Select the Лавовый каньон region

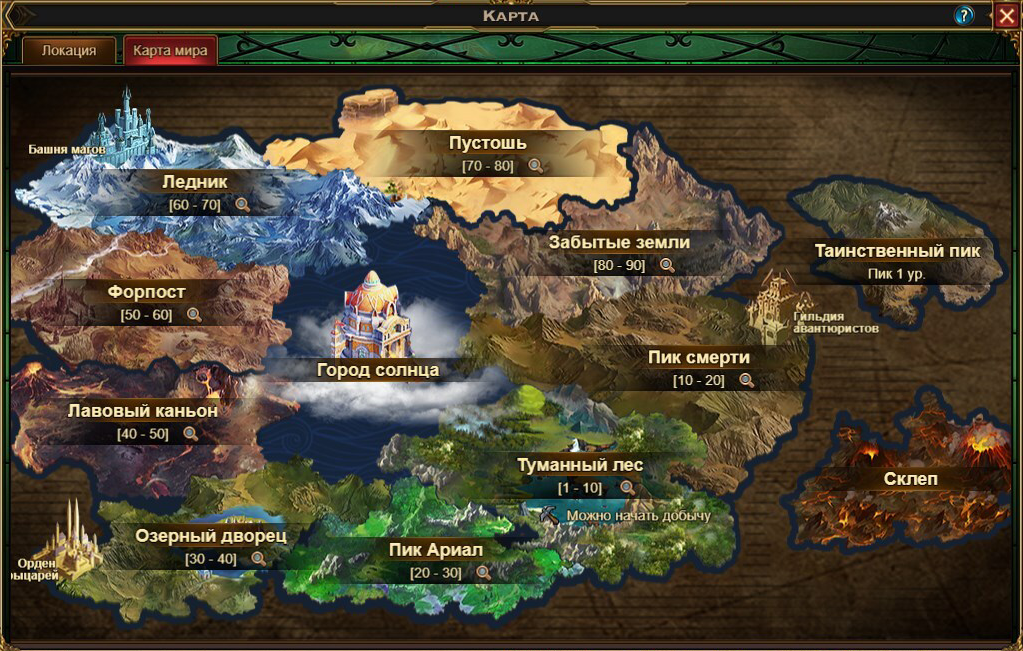pyautogui.click(x=143, y=410)
